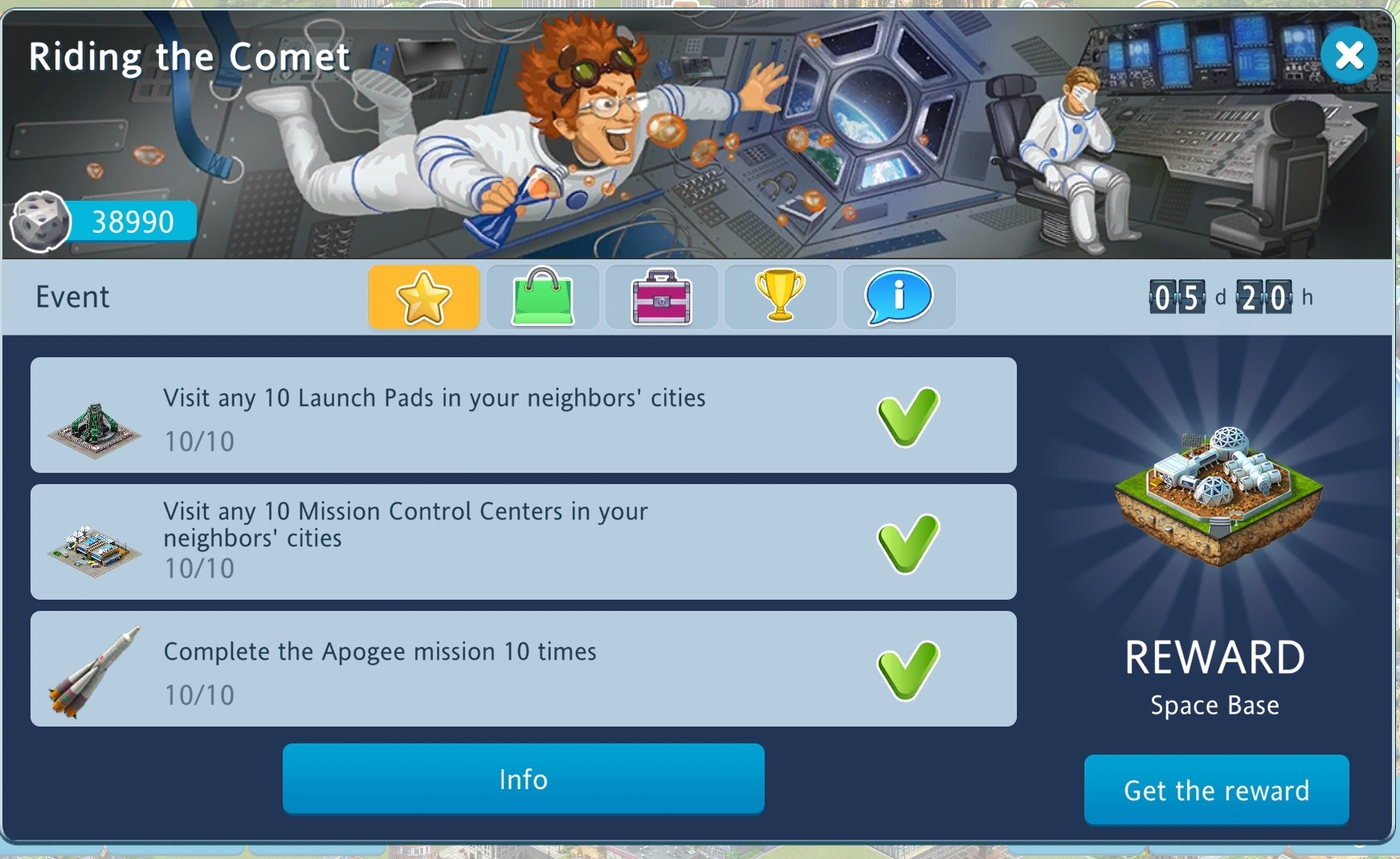Screen dimensions: 1400x859
Task: Choose the Apogee mission task row
Action: tap(523, 669)
